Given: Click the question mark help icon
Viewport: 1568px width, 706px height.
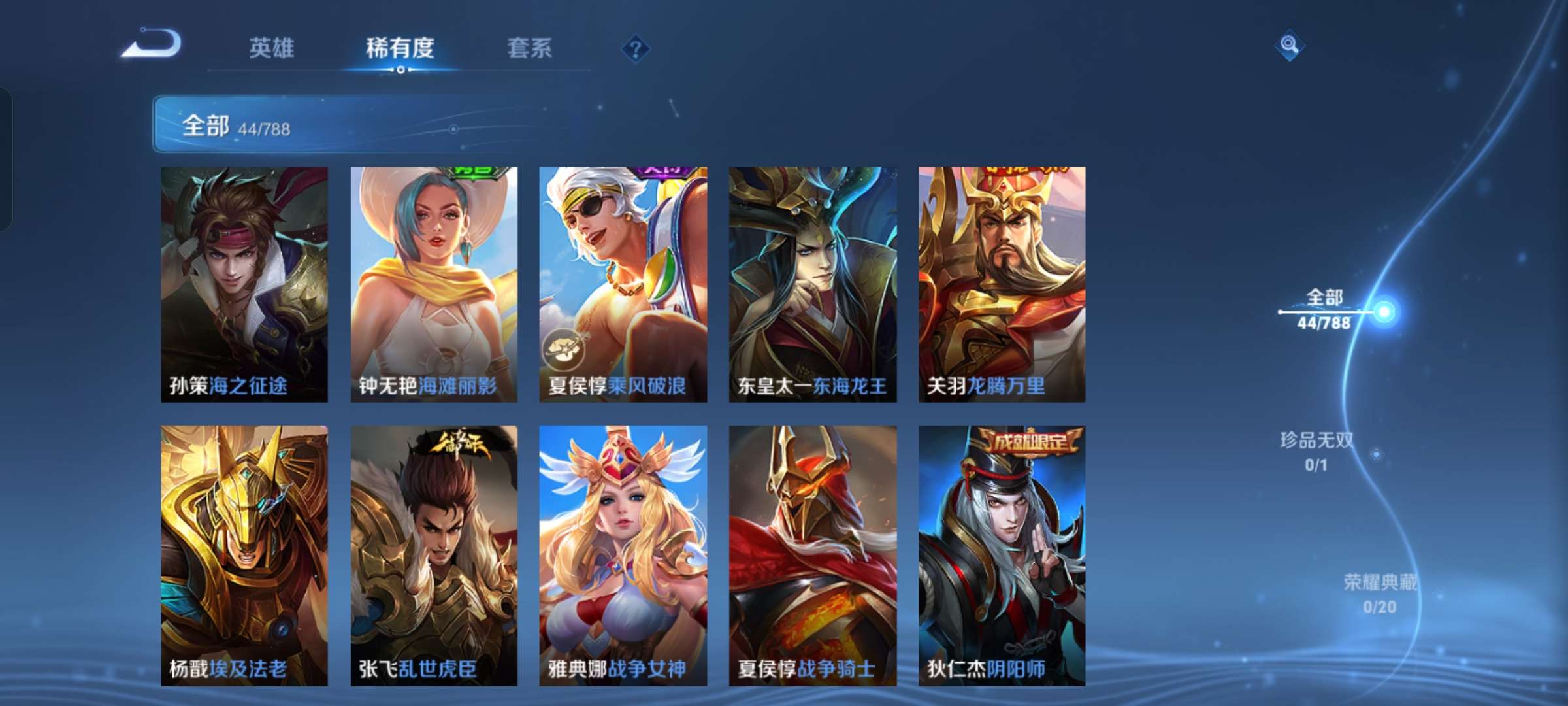Looking at the screenshot, I should pyautogui.click(x=634, y=46).
